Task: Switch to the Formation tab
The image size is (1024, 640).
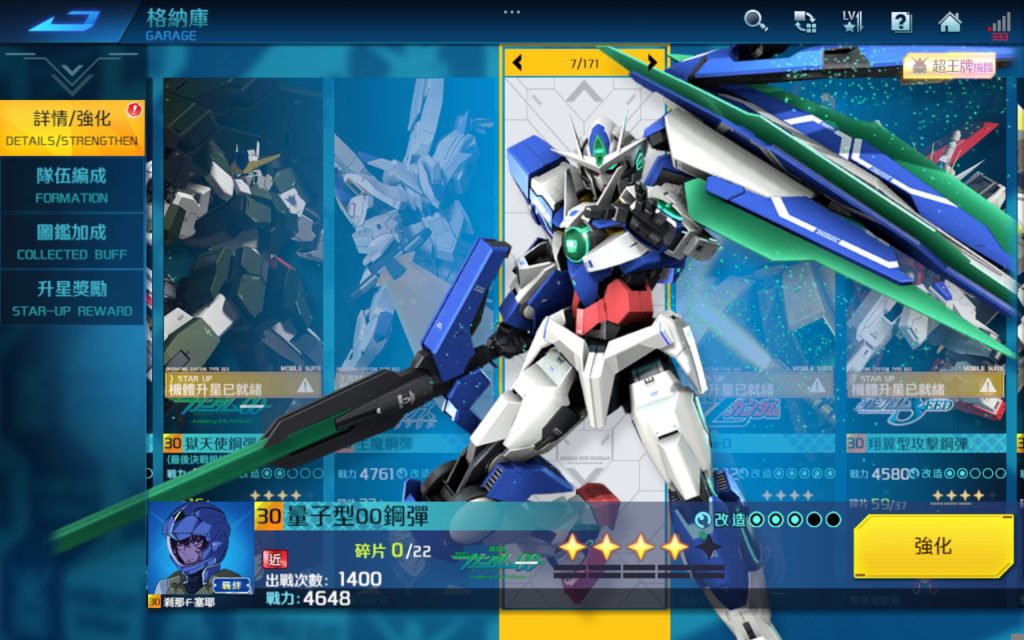Action: (72, 185)
